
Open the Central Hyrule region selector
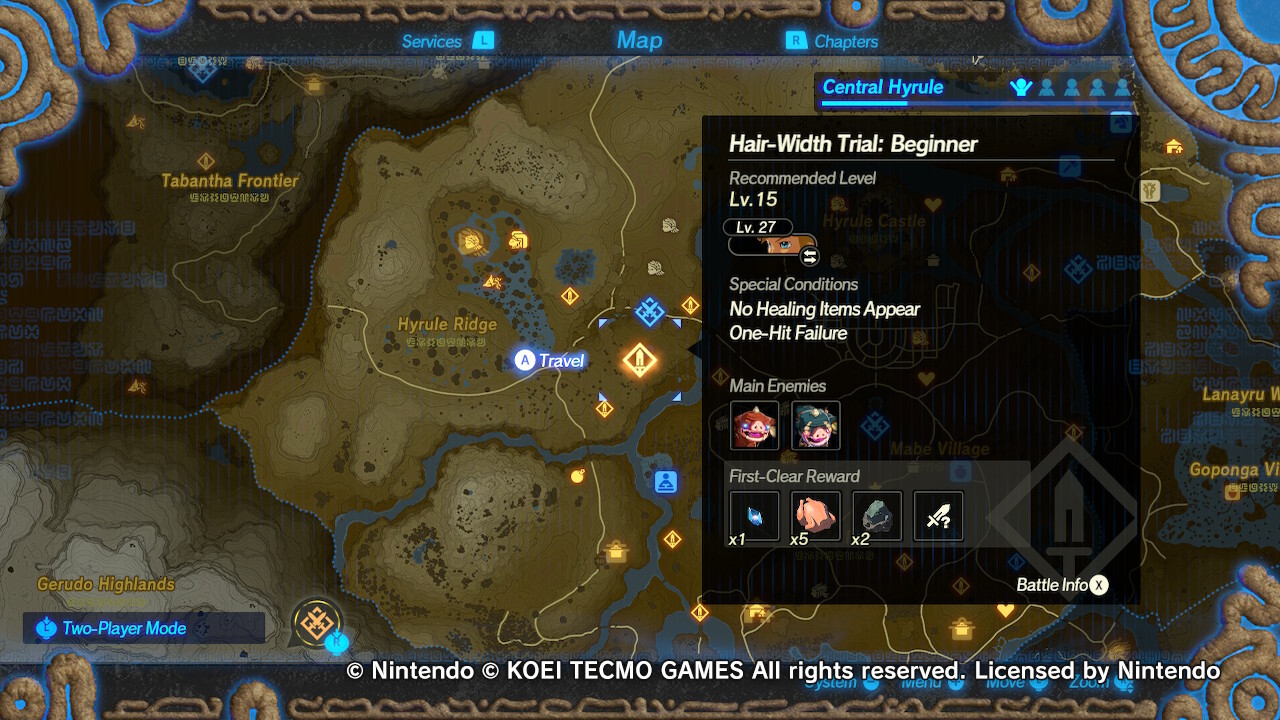pyautogui.click(x=882, y=88)
